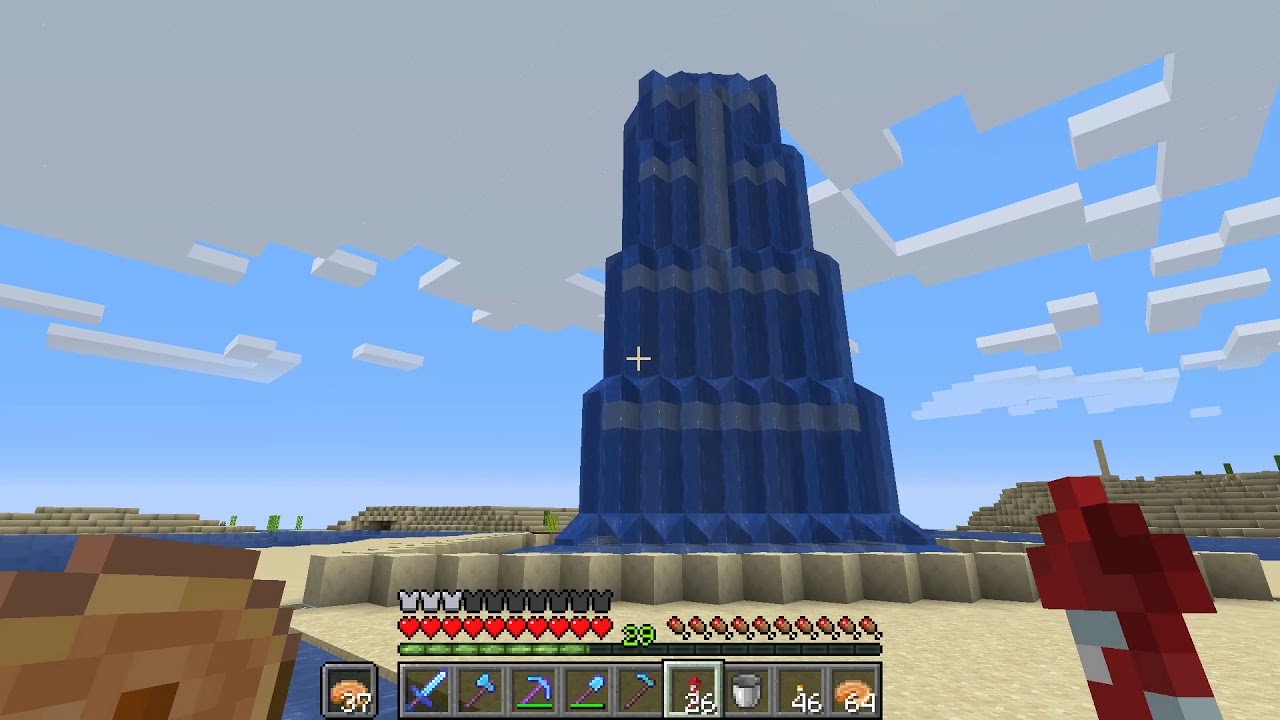Select the diamond sword hotbar slot
Screen dimensions: 1280x720
(x=425, y=691)
